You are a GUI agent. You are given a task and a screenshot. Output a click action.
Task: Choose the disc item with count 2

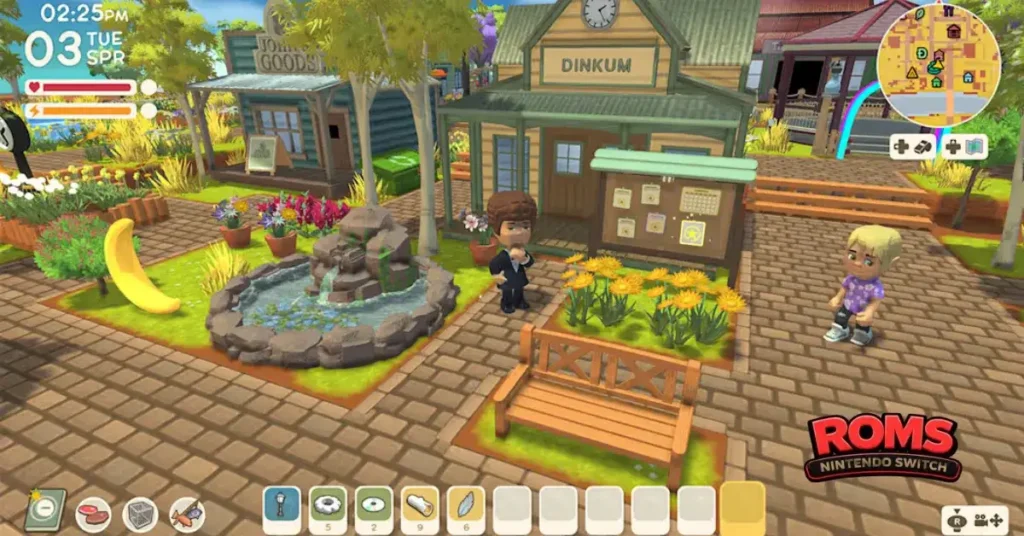click(374, 508)
